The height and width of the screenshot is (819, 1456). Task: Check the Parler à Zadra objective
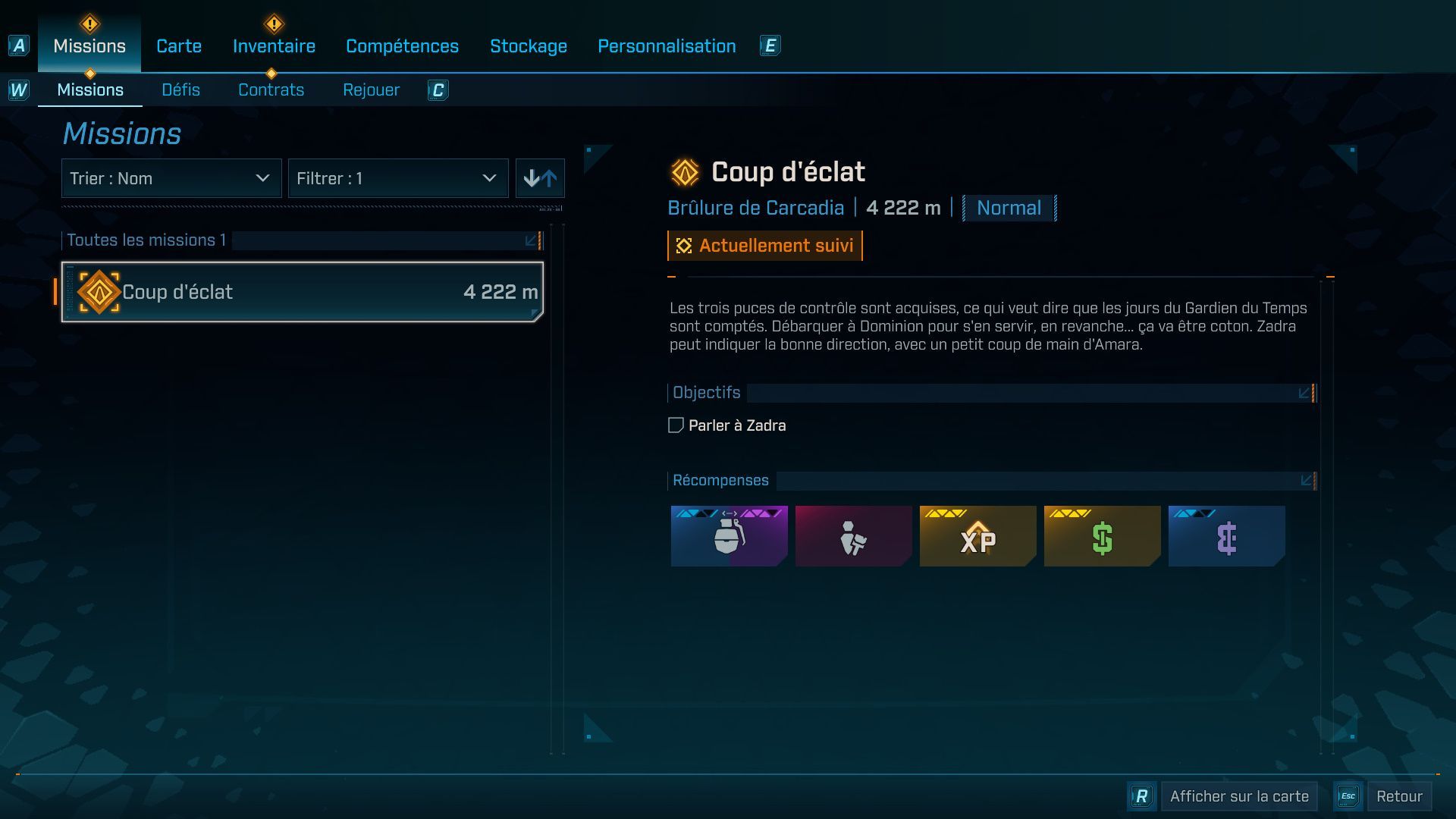pos(676,425)
